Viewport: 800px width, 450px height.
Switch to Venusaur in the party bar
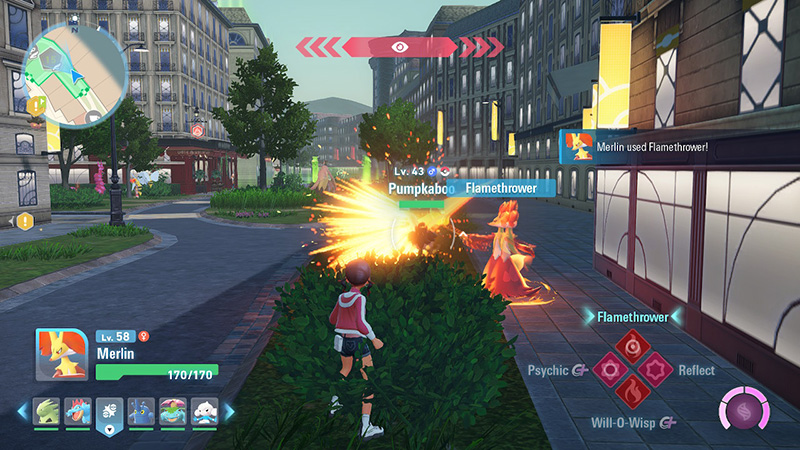(x=176, y=412)
